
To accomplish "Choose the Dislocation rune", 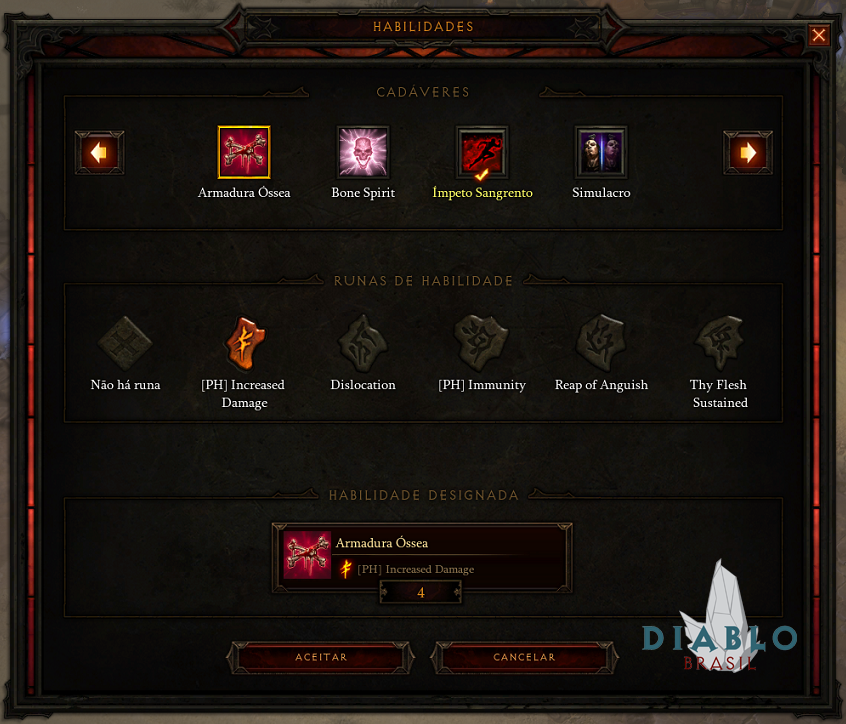I will point(363,343).
